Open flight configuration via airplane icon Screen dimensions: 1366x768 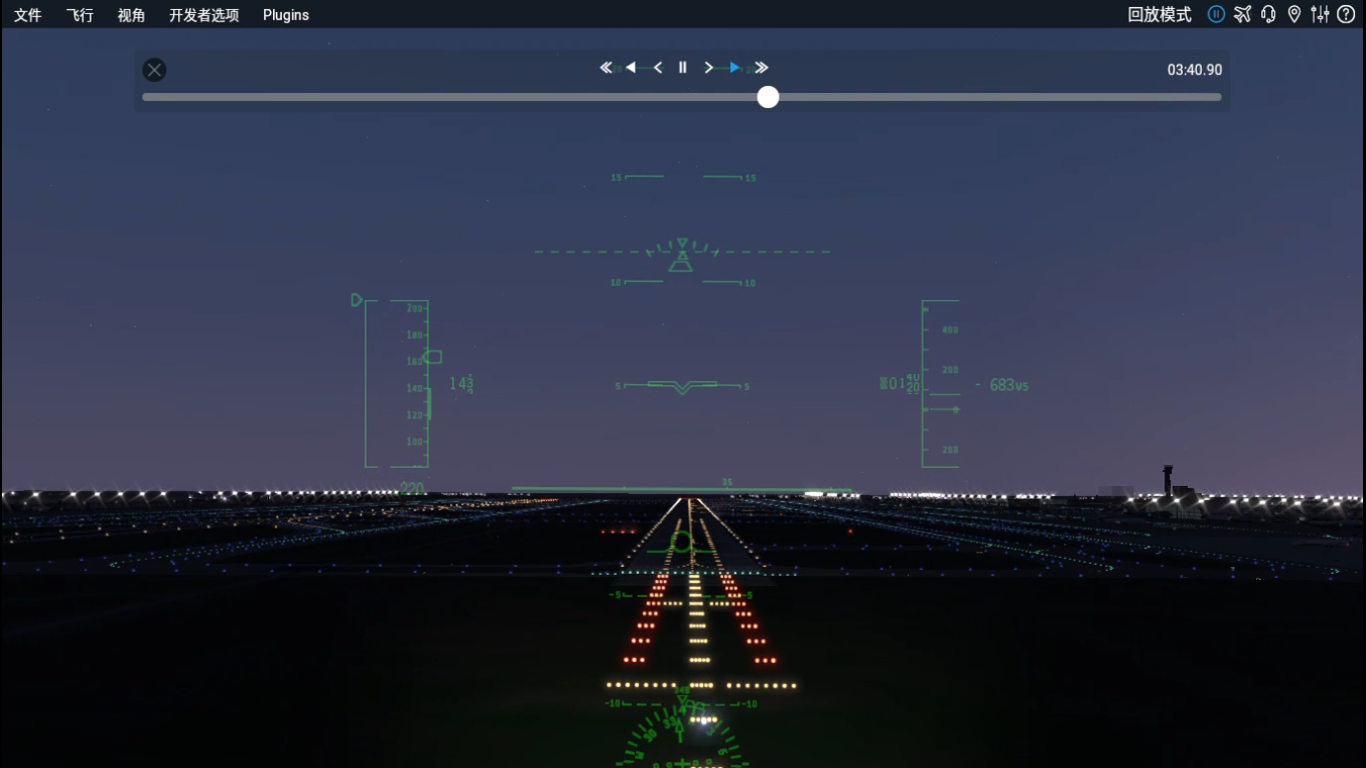[1242, 14]
